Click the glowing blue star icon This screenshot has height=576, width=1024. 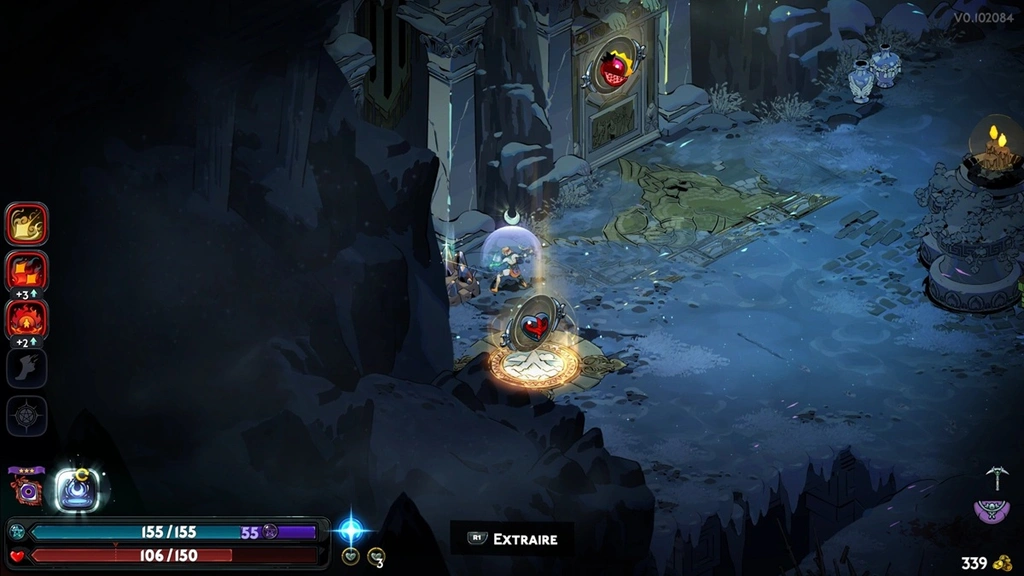[352, 529]
